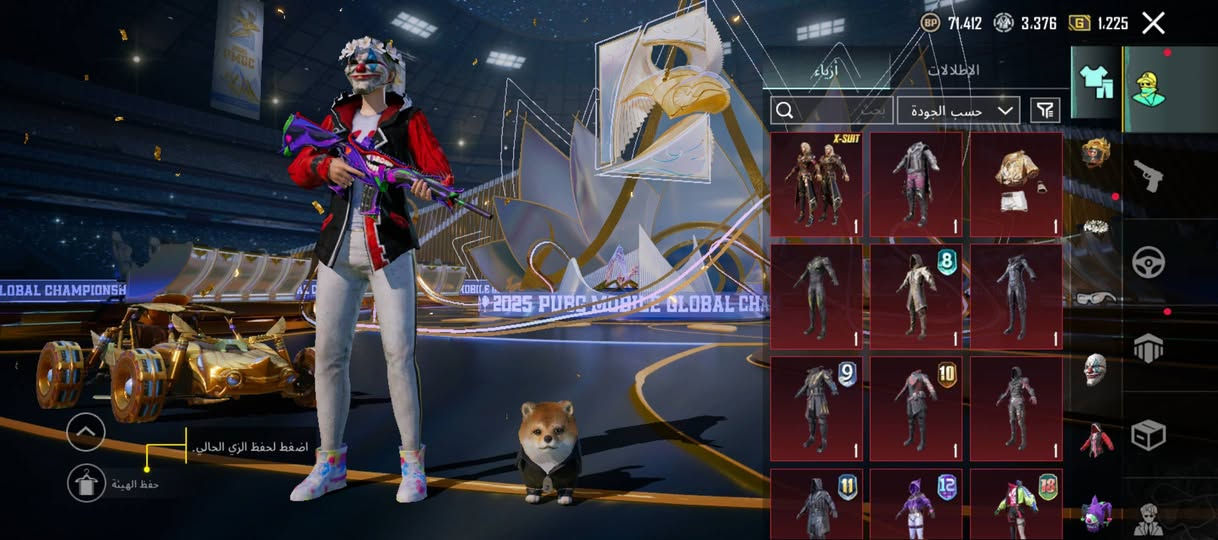Close the inventory with the X button
The image size is (1218, 540).
click(x=1153, y=23)
